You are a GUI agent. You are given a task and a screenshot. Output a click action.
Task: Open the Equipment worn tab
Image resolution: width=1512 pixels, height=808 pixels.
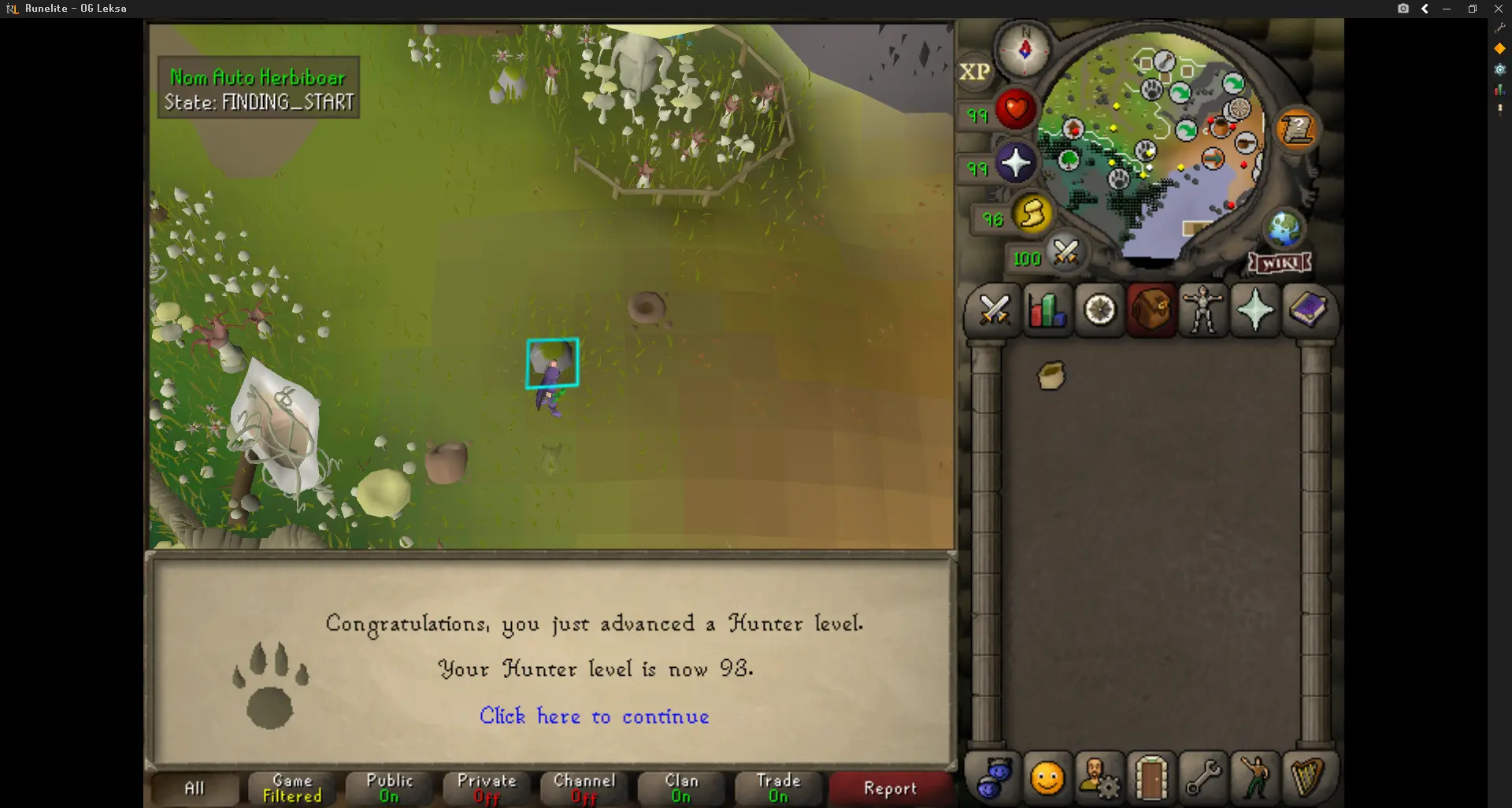click(1203, 310)
